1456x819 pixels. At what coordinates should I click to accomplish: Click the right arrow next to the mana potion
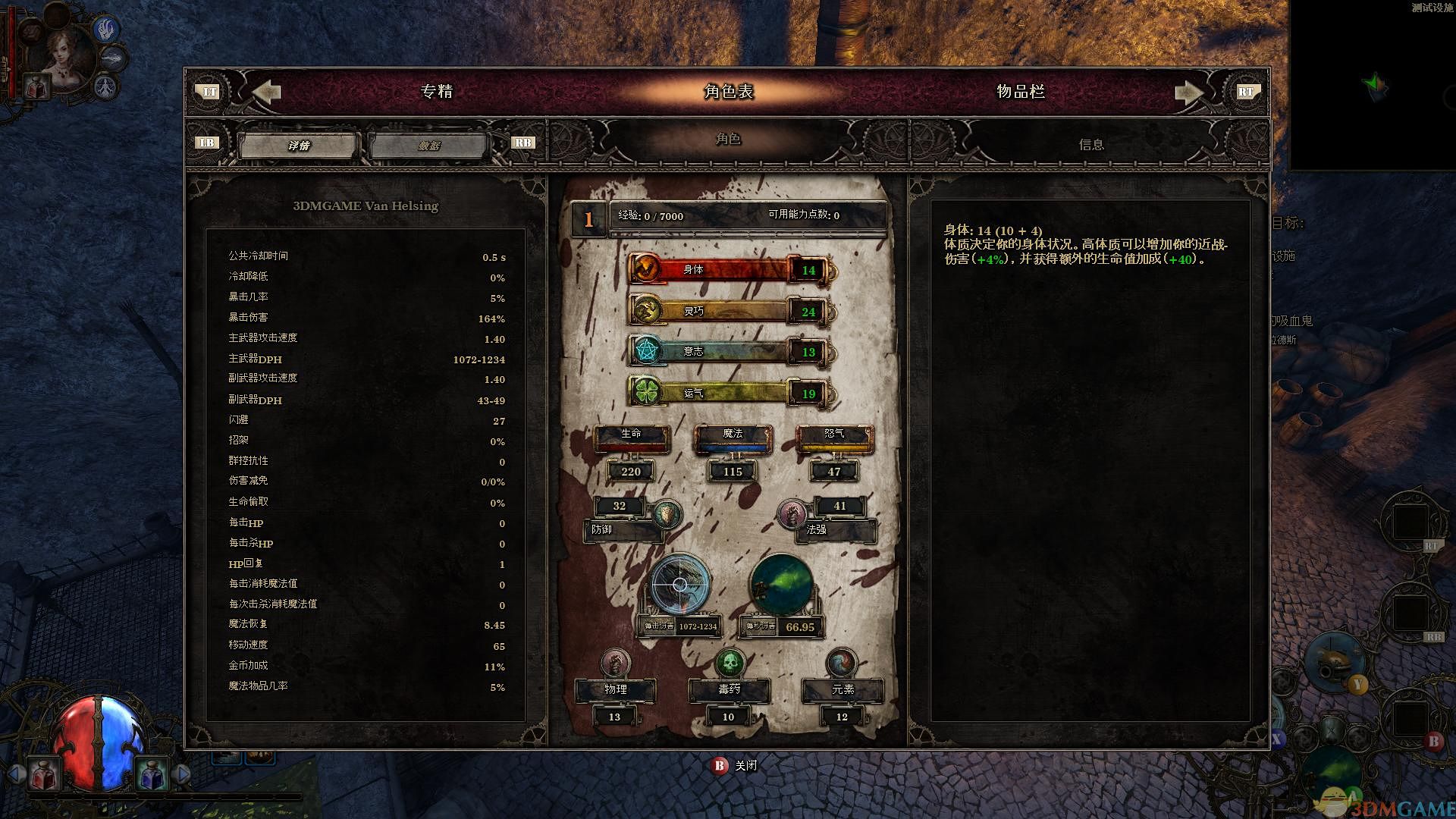point(182,773)
